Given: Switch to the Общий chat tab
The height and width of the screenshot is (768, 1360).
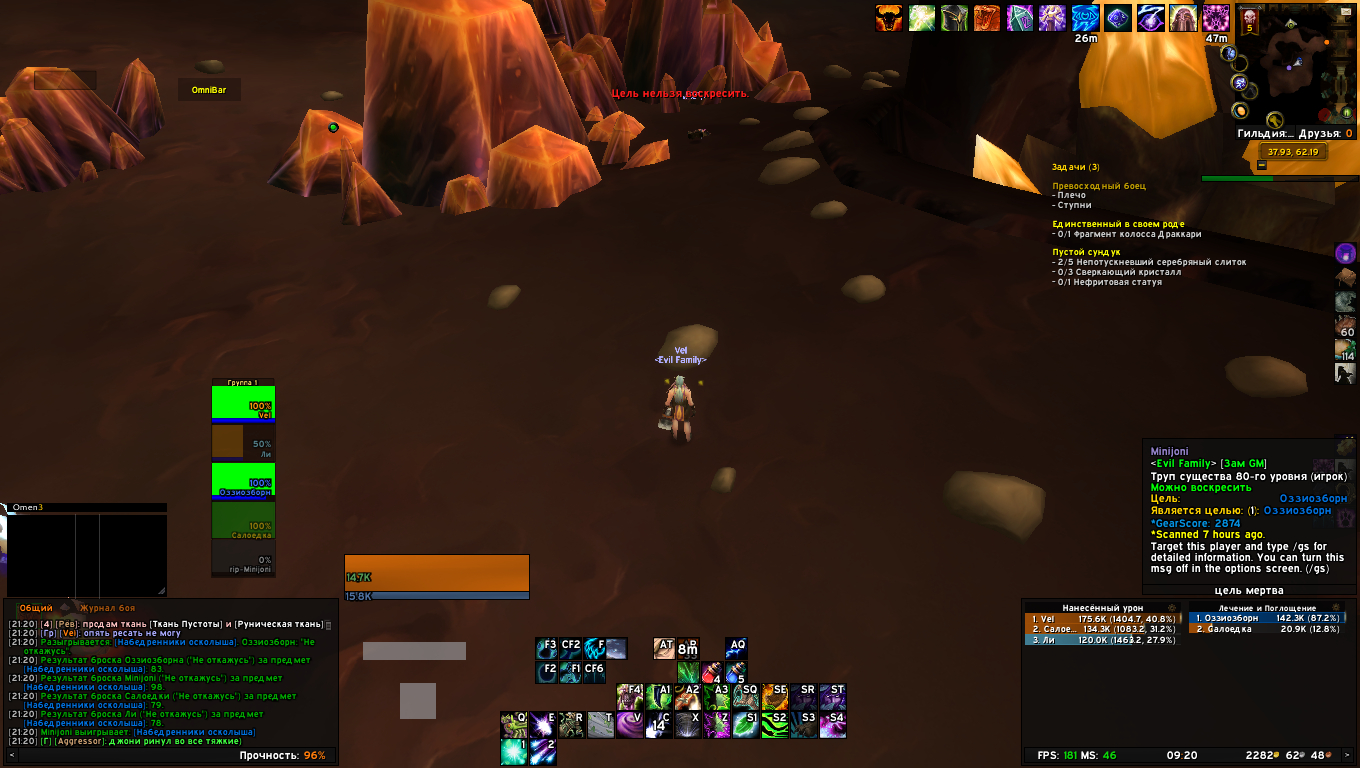Looking at the screenshot, I should pos(36,608).
